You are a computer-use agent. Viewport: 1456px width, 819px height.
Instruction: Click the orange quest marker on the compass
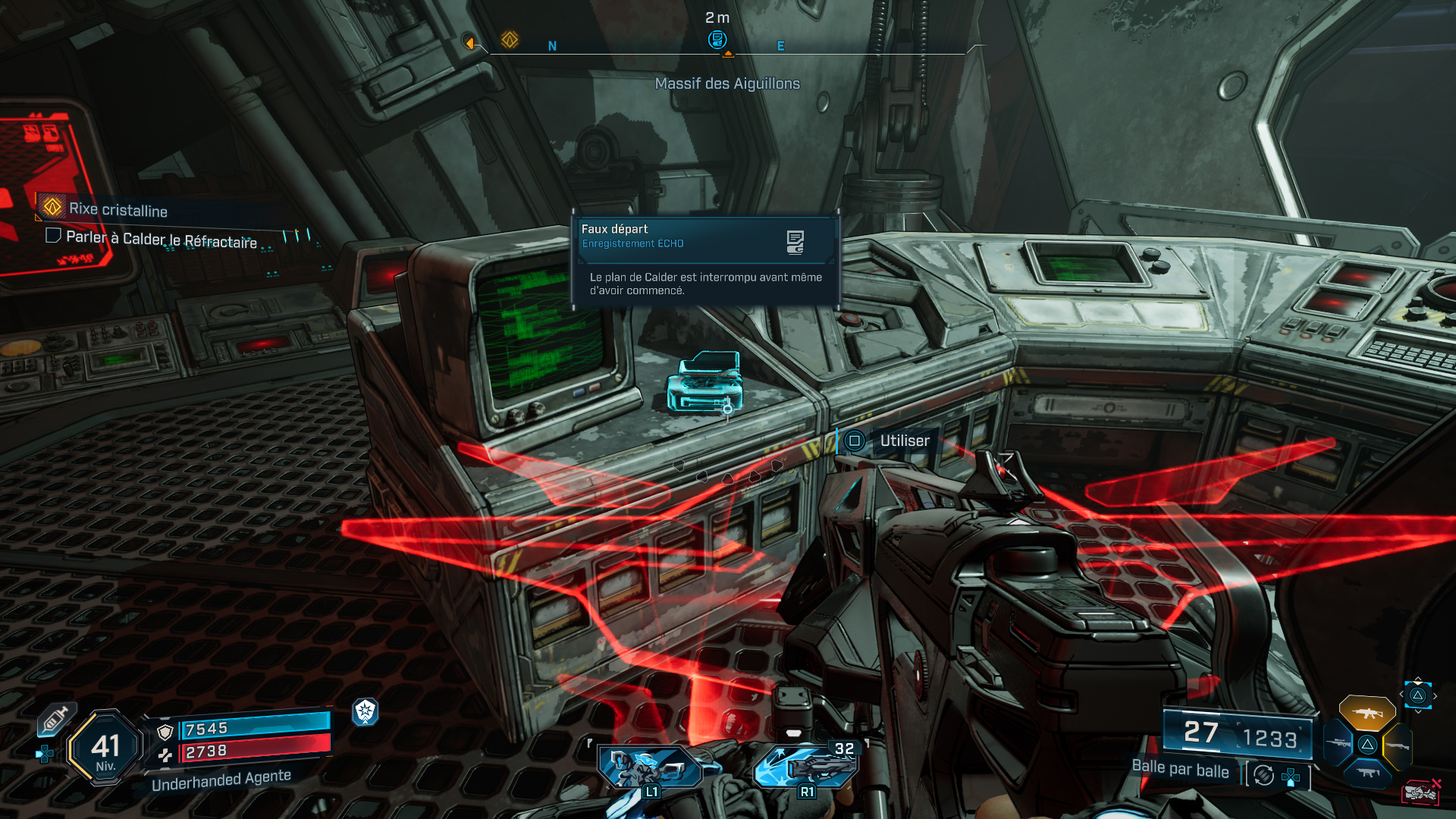pos(510,39)
